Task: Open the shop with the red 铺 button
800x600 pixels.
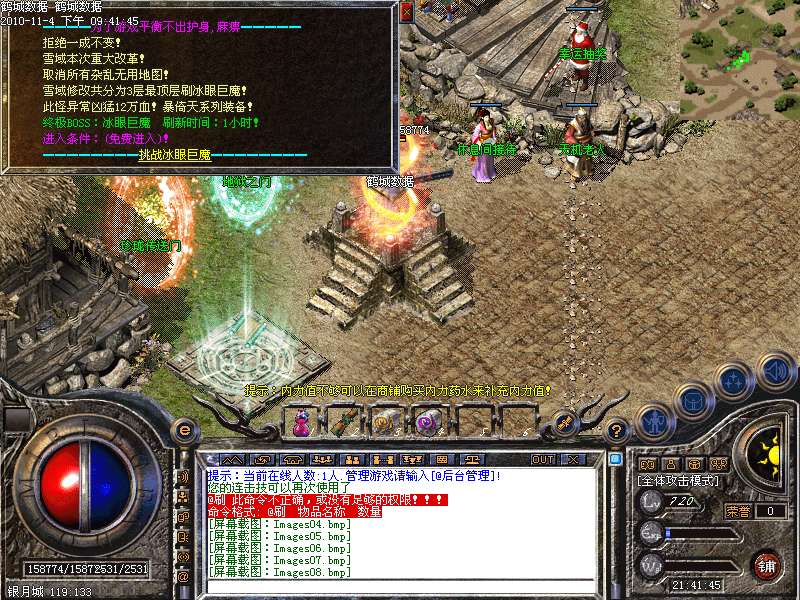Action: click(767, 564)
